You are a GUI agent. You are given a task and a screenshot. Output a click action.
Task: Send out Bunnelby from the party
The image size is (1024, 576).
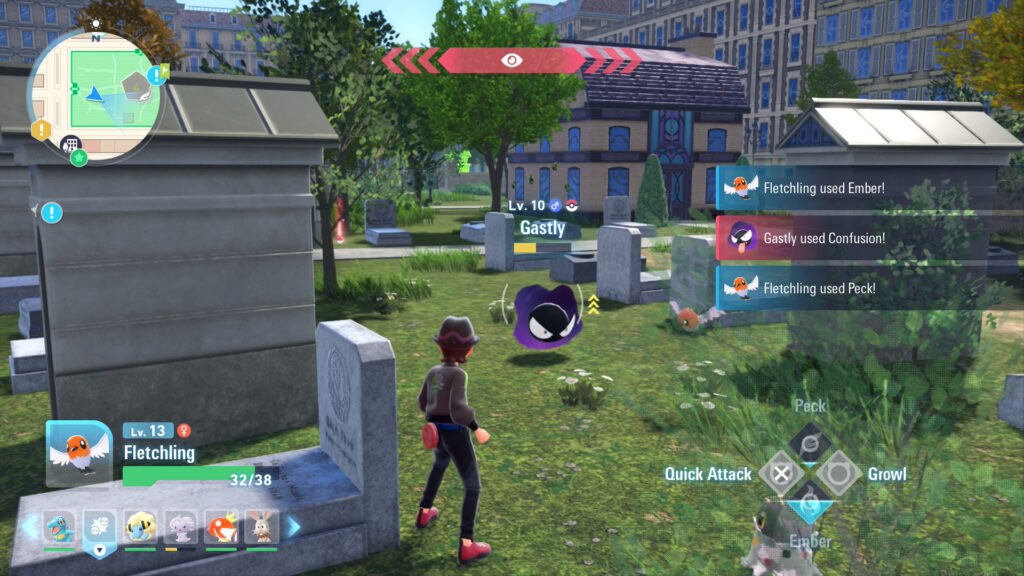261,526
